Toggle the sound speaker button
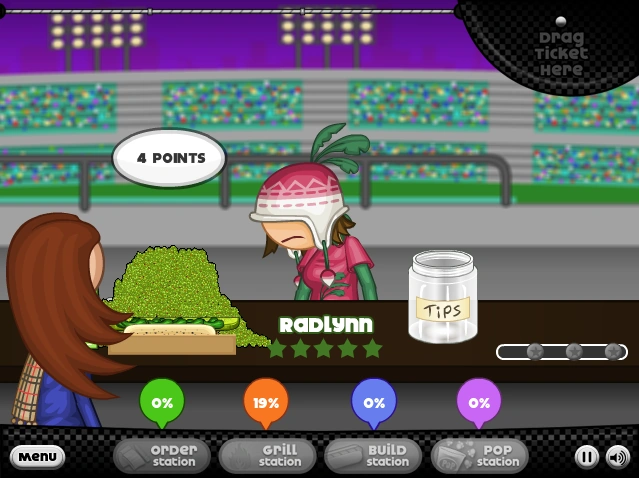The width and height of the screenshot is (639, 478). [617, 457]
